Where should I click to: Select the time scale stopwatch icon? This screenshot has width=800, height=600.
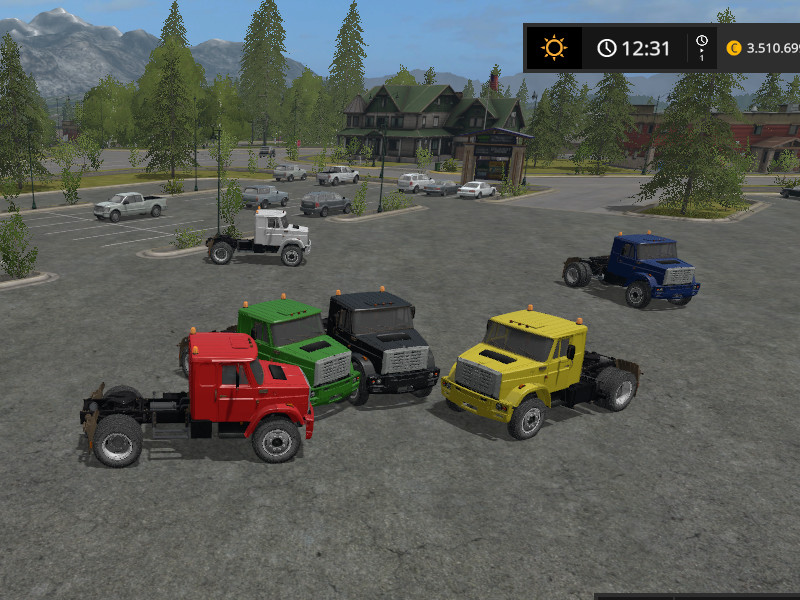(x=702, y=42)
